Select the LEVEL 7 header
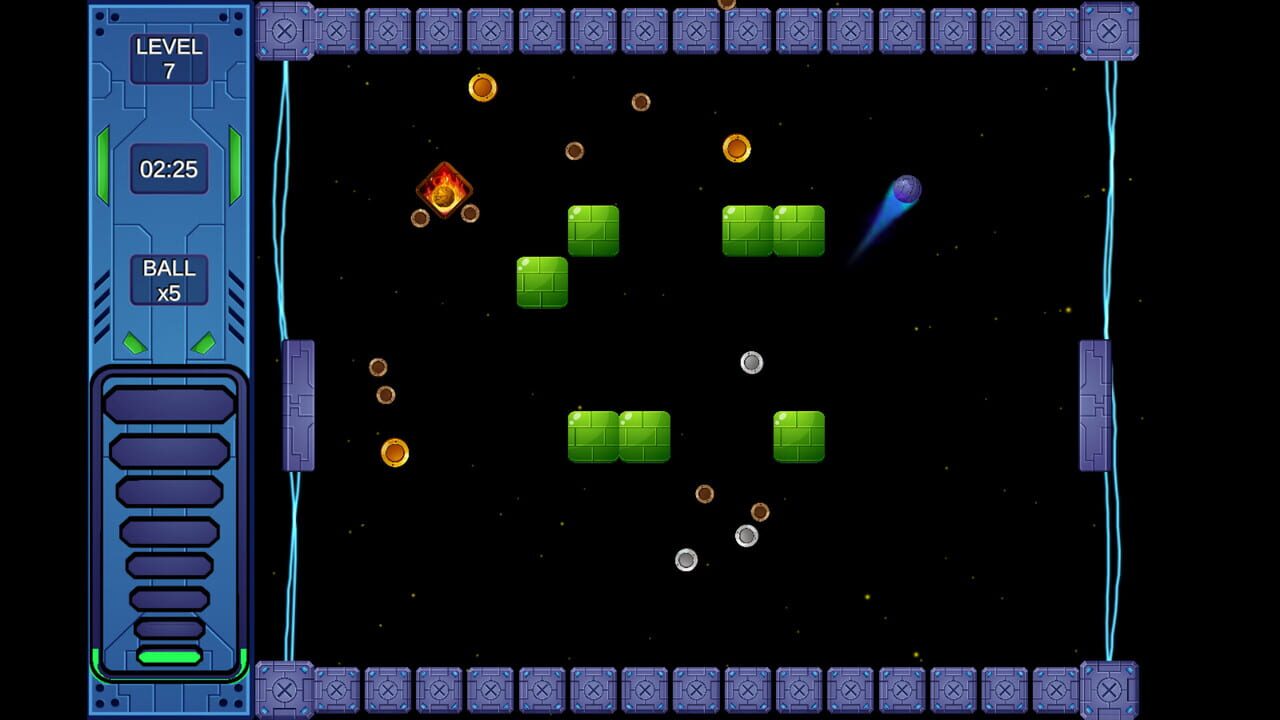 coord(168,47)
